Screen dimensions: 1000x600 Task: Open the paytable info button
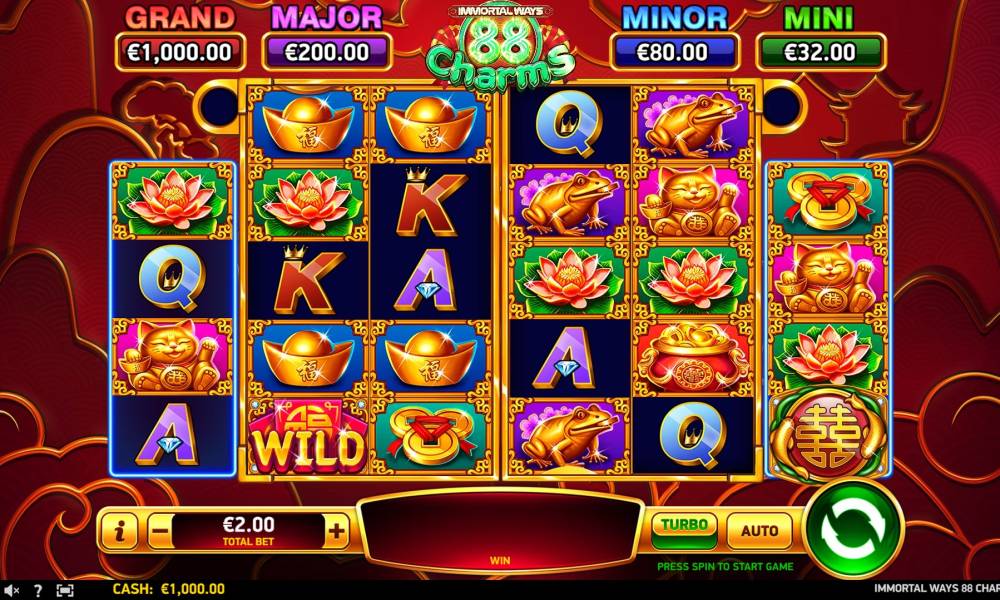tap(119, 532)
